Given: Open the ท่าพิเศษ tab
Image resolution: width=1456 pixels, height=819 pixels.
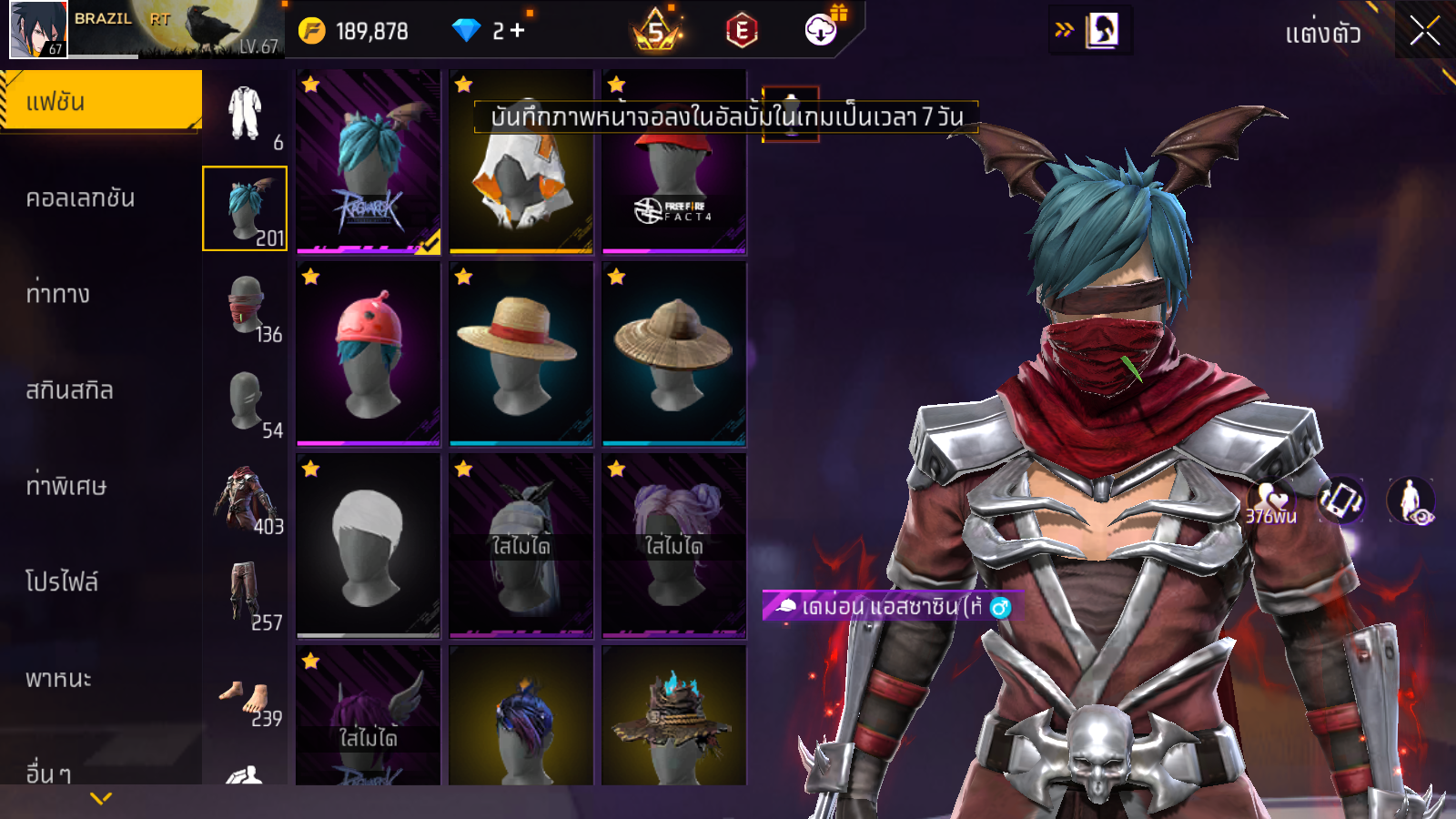Looking at the screenshot, I should (x=66, y=486).
